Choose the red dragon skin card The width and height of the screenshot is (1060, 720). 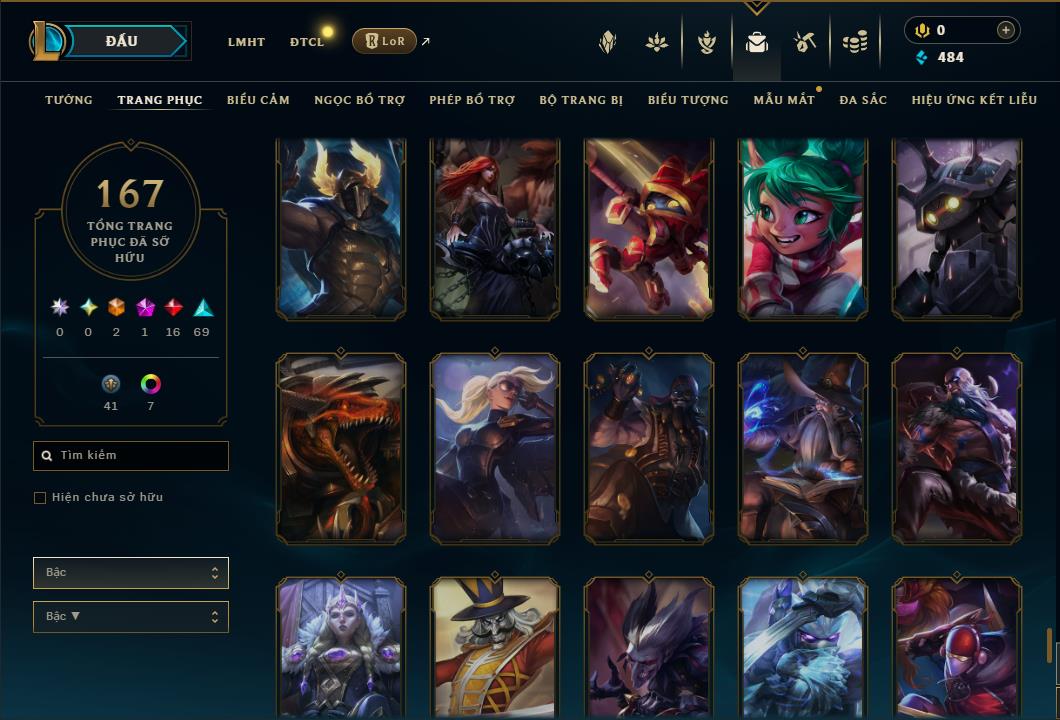341,449
